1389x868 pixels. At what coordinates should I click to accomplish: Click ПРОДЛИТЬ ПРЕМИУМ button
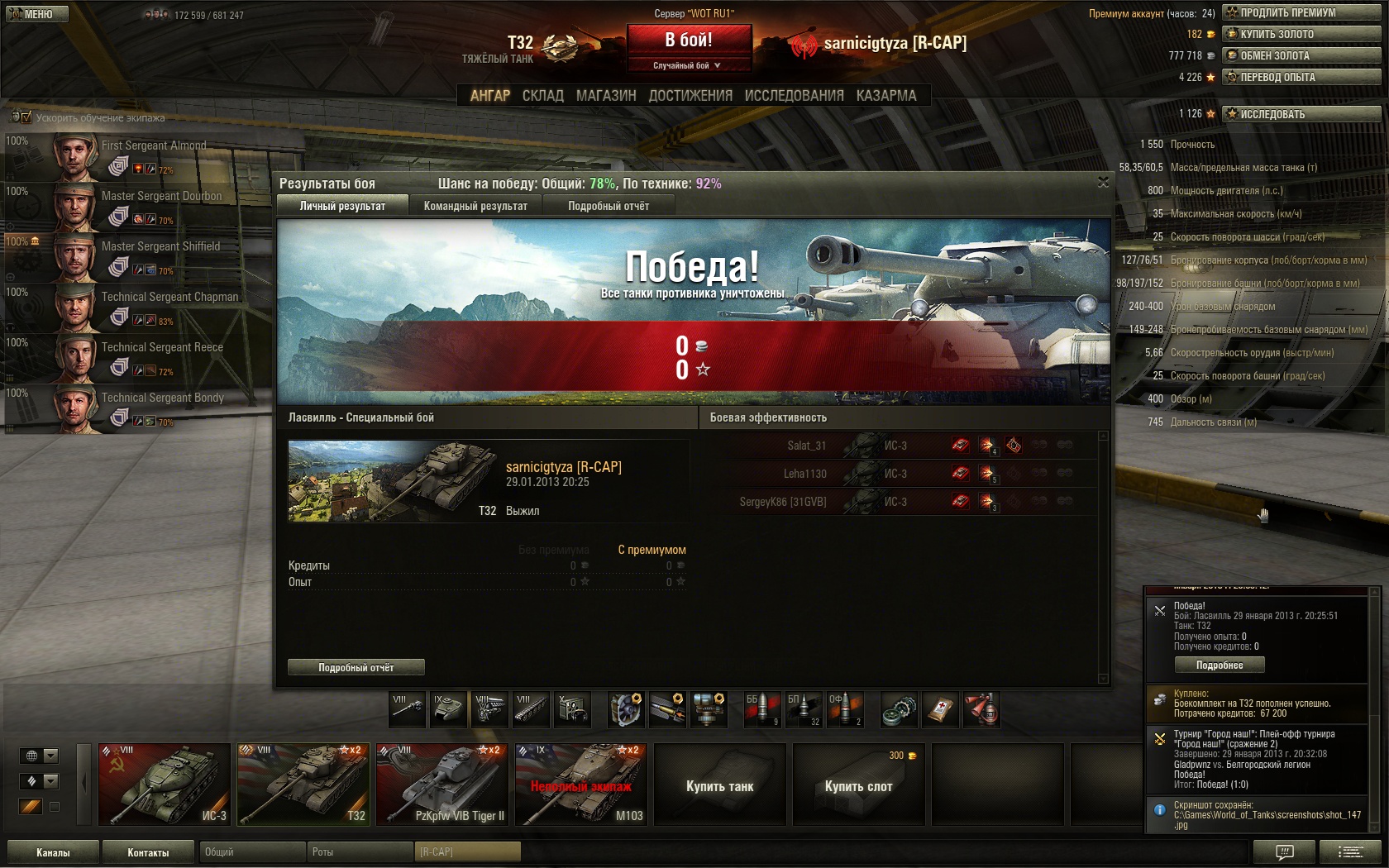pos(1301,12)
